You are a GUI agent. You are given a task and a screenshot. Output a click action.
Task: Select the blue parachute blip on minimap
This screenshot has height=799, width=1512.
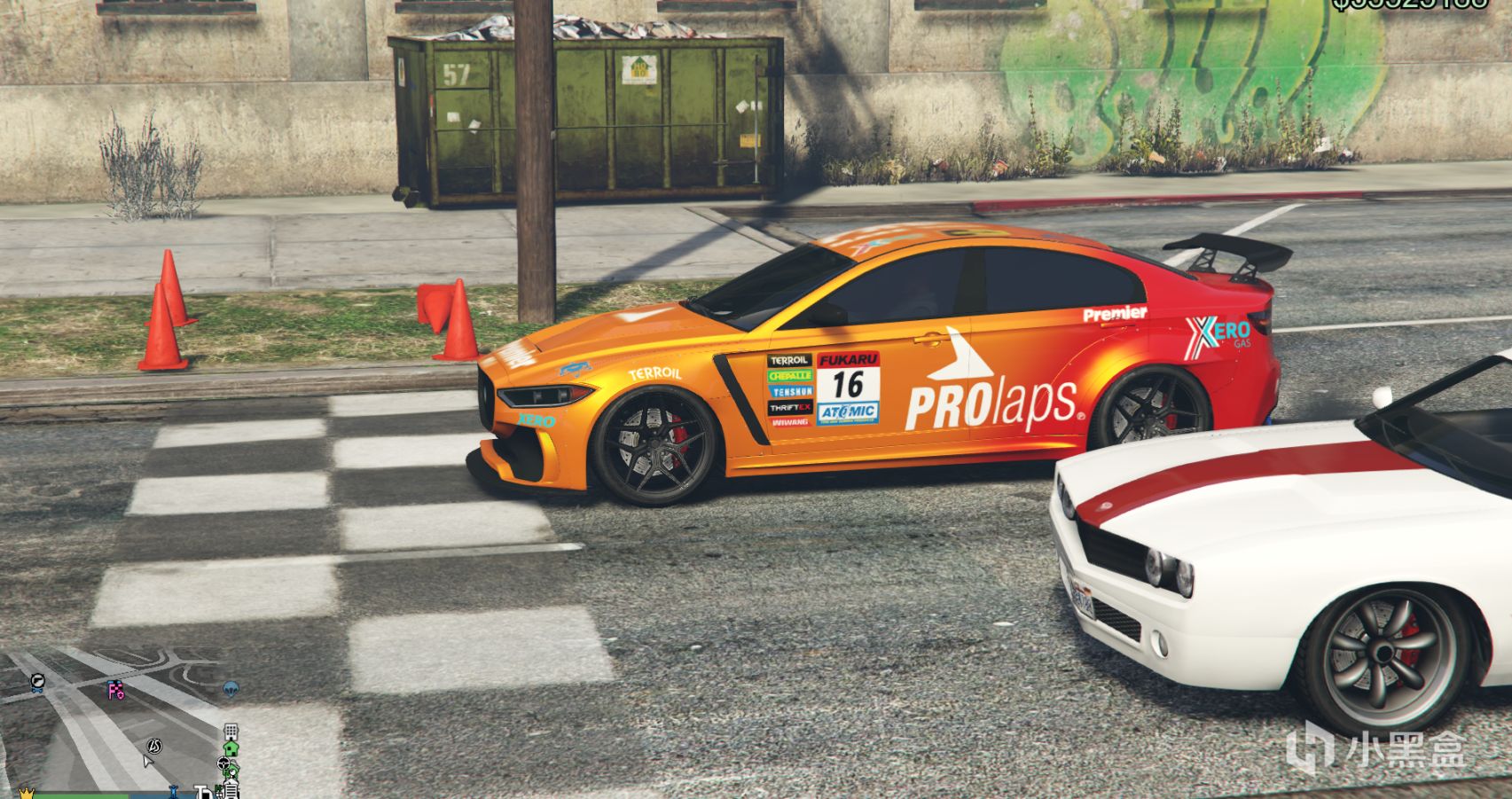(x=231, y=688)
